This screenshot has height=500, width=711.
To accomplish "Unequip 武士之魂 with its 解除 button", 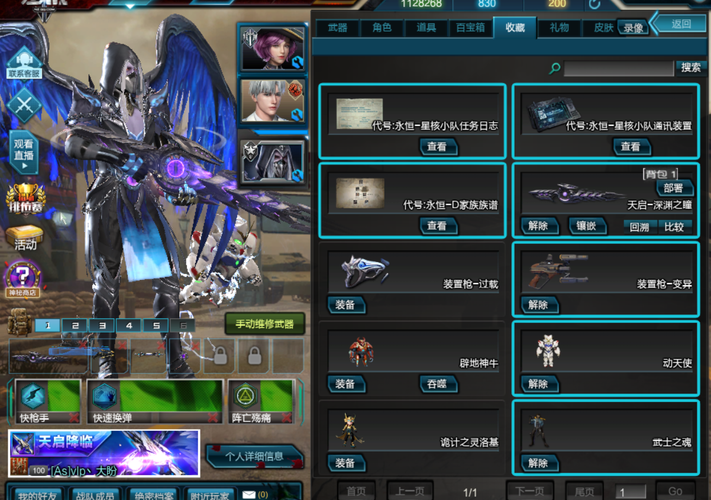I will 538,463.
